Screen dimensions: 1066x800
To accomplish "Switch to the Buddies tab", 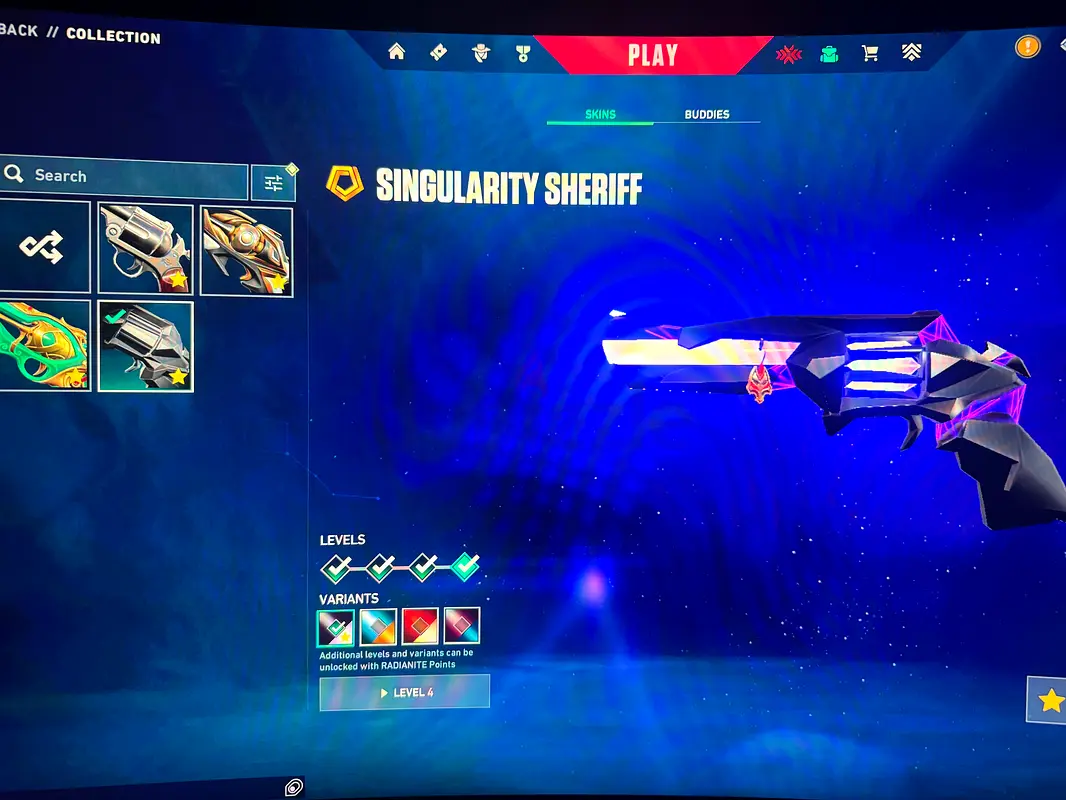I will [707, 114].
